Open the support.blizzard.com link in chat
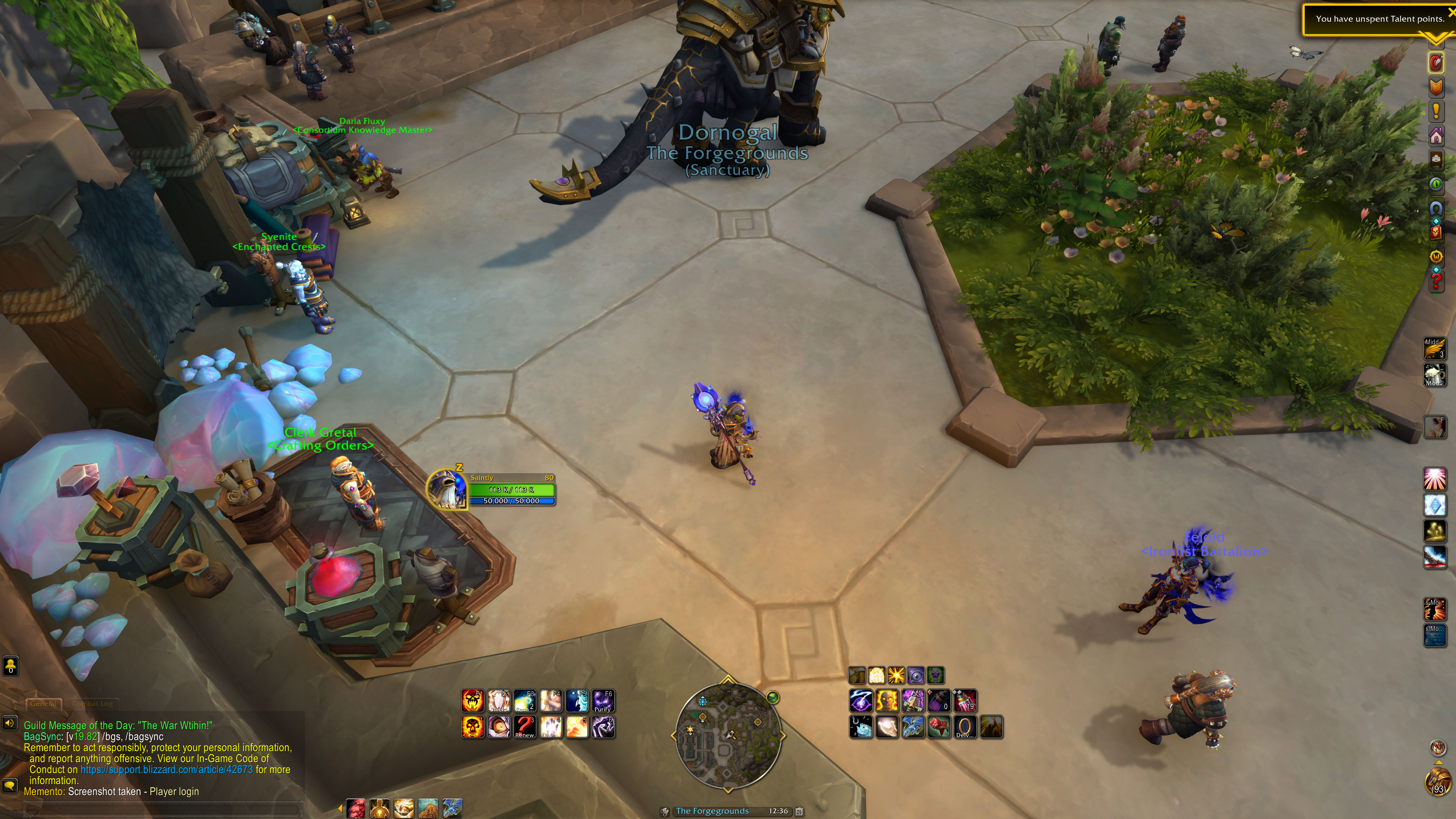 tap(166, 770)
